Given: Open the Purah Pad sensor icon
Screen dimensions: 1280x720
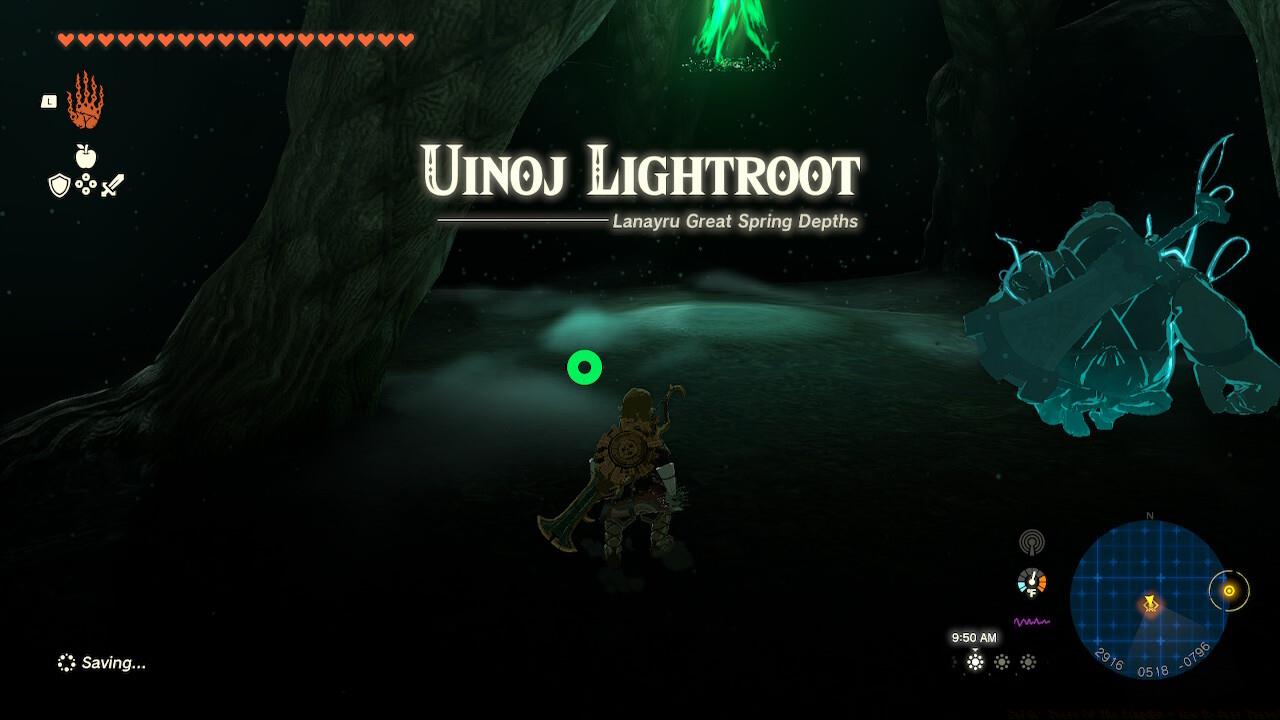Looking at the screenshot, I should pos(1032,542).
